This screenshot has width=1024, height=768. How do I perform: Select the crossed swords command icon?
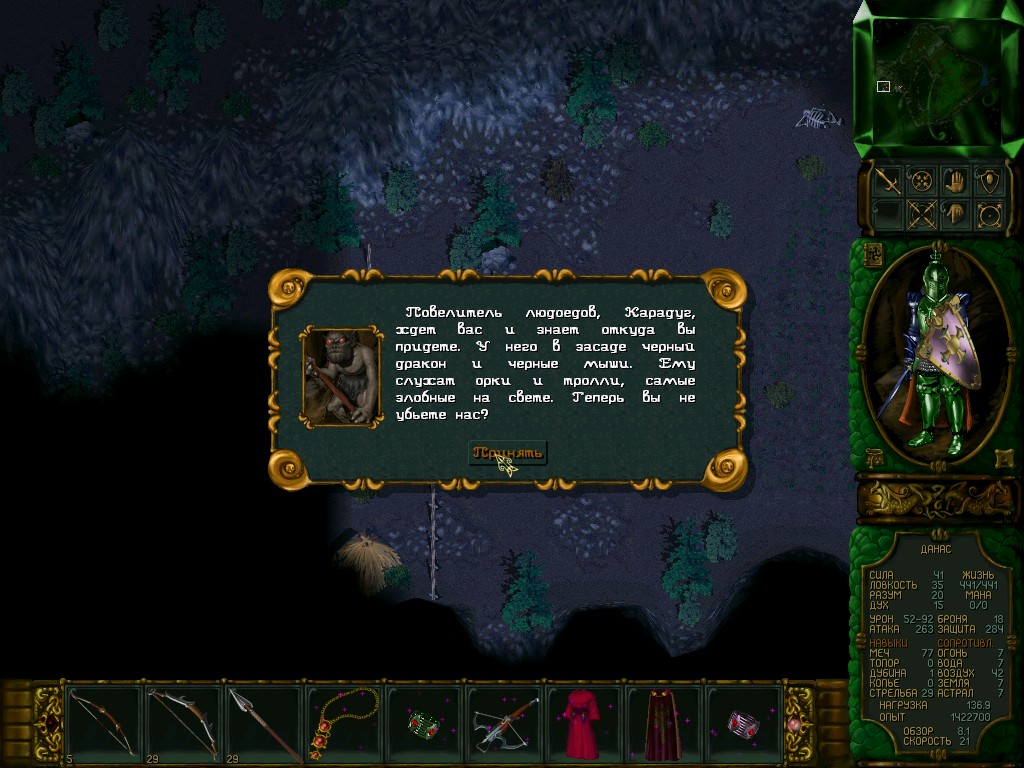tap(920, 213)
